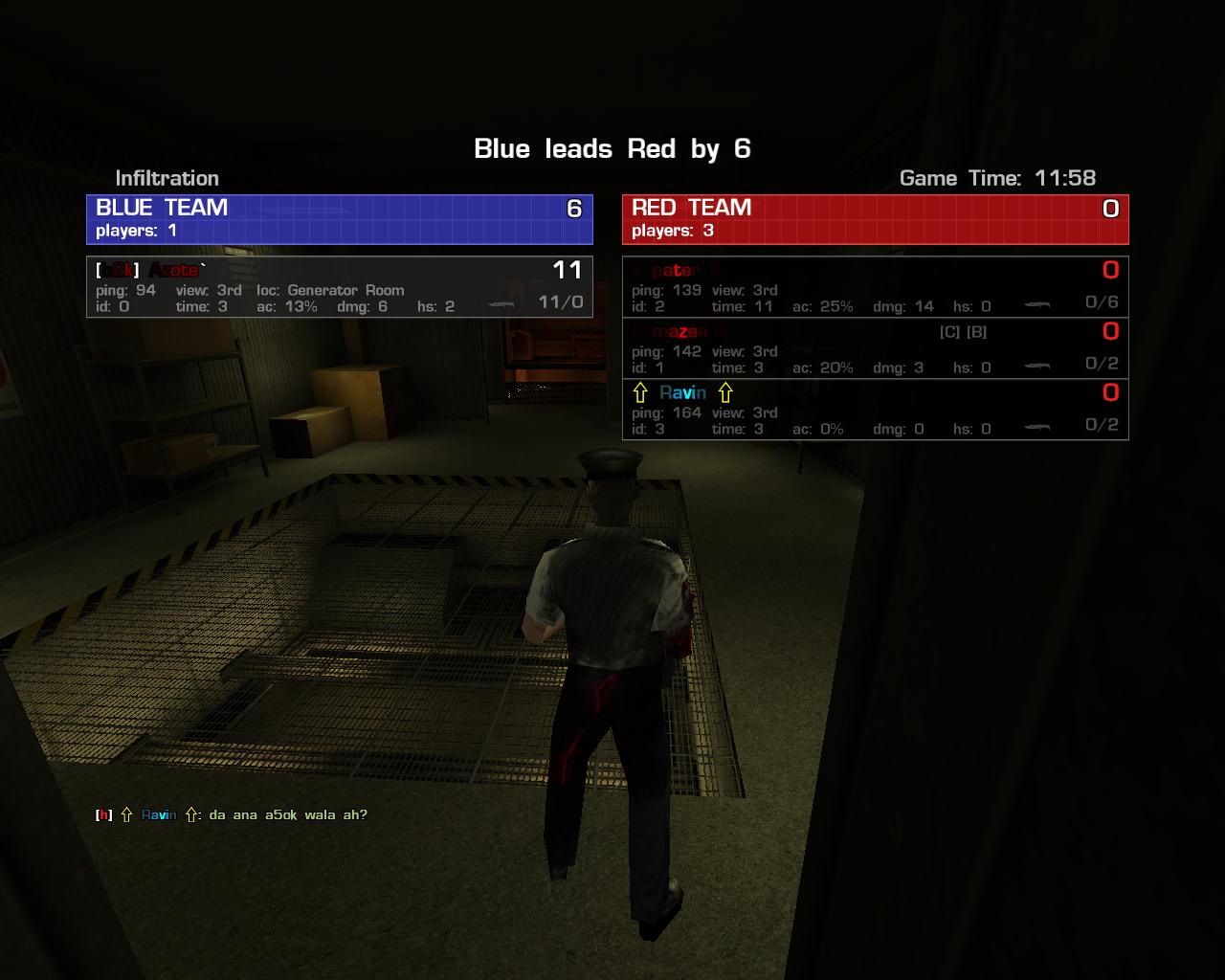Viewport: 1225px width, 980px height.
Task: Choose mazen's scoreboard row
Action: (875, 348)
